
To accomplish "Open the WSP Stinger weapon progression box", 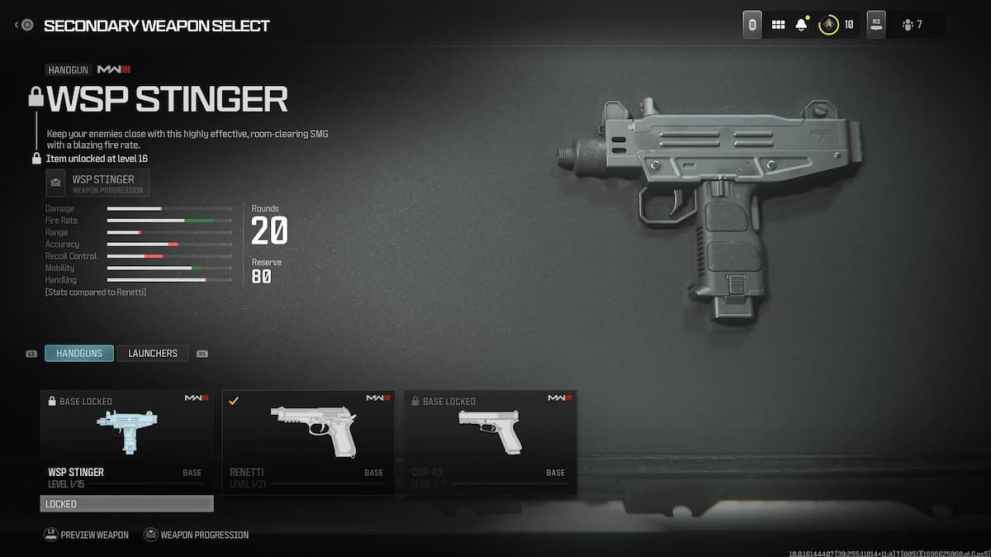I will click(x=98, y=183).
